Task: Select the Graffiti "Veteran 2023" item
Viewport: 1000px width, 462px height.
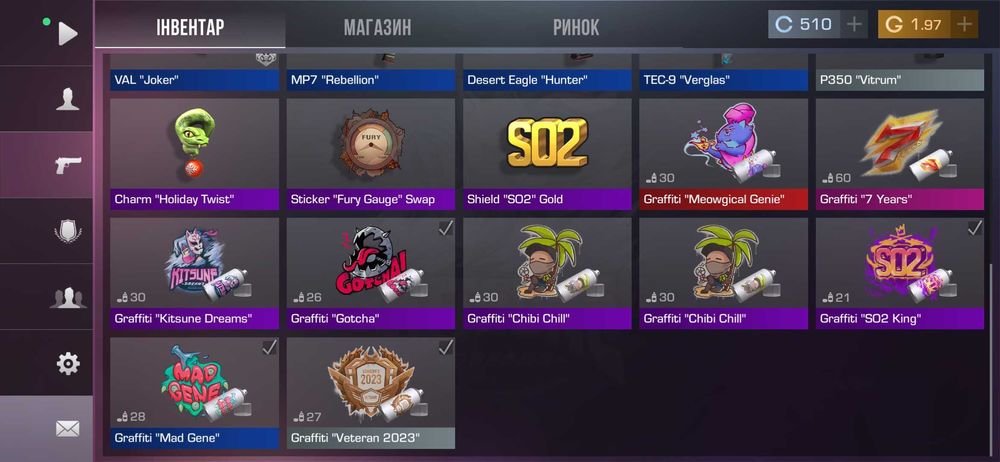Action: coord(371,392)
